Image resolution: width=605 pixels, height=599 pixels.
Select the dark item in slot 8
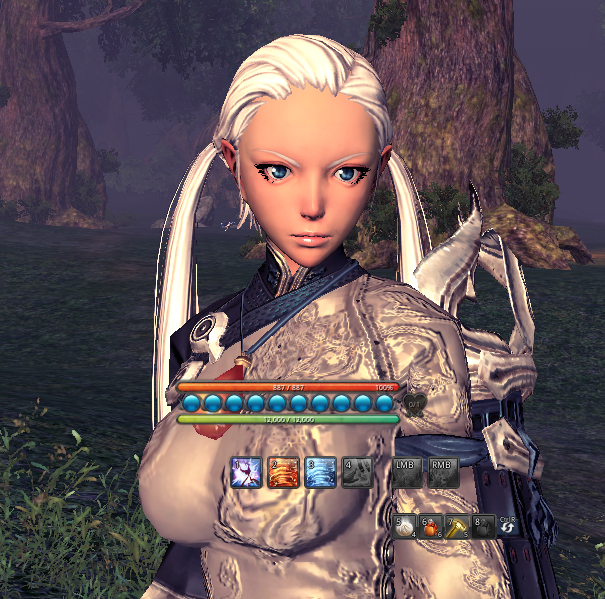point(484,527)
